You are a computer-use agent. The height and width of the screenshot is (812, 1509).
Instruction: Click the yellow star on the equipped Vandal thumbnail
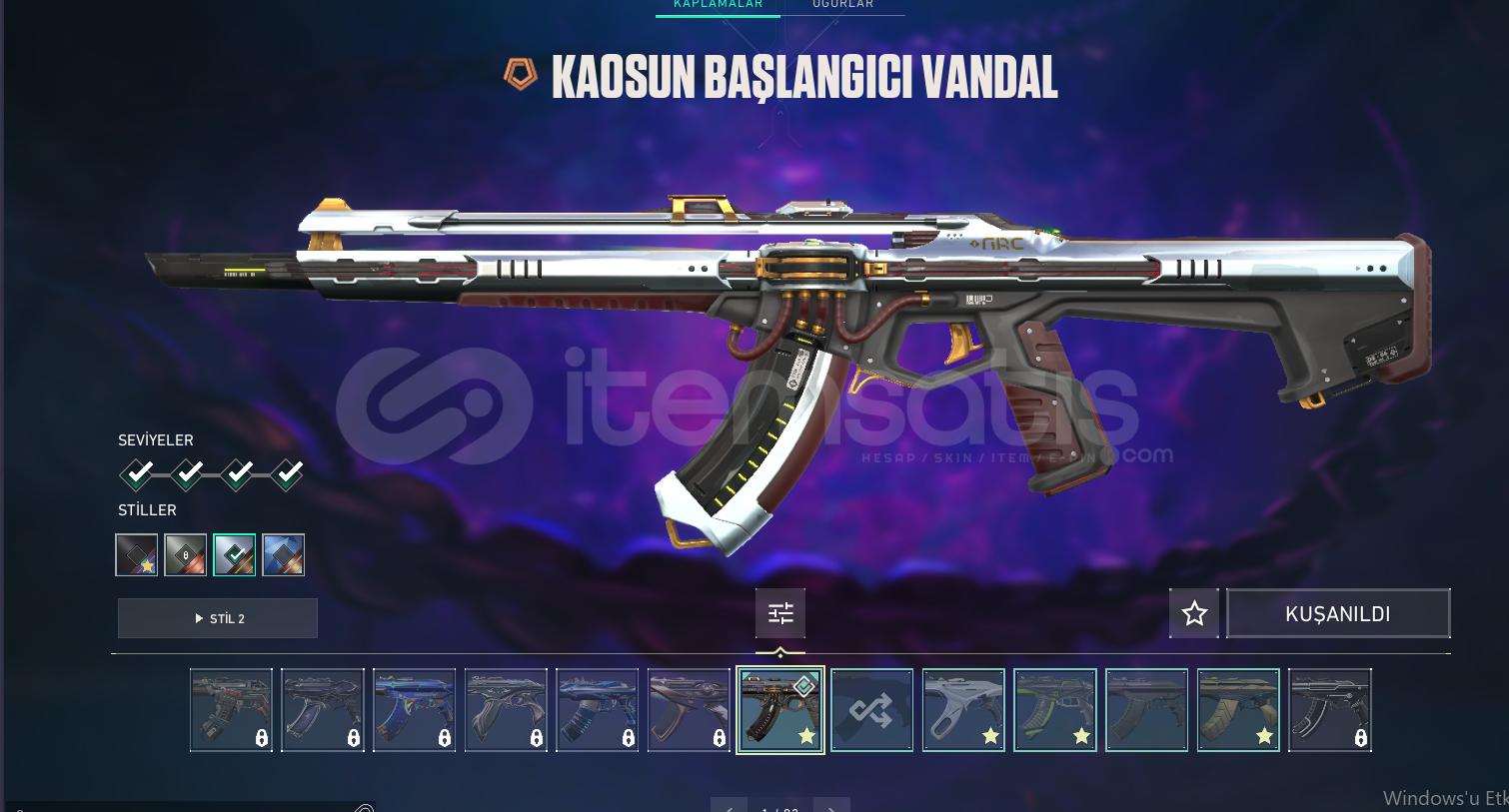[806, 737]
